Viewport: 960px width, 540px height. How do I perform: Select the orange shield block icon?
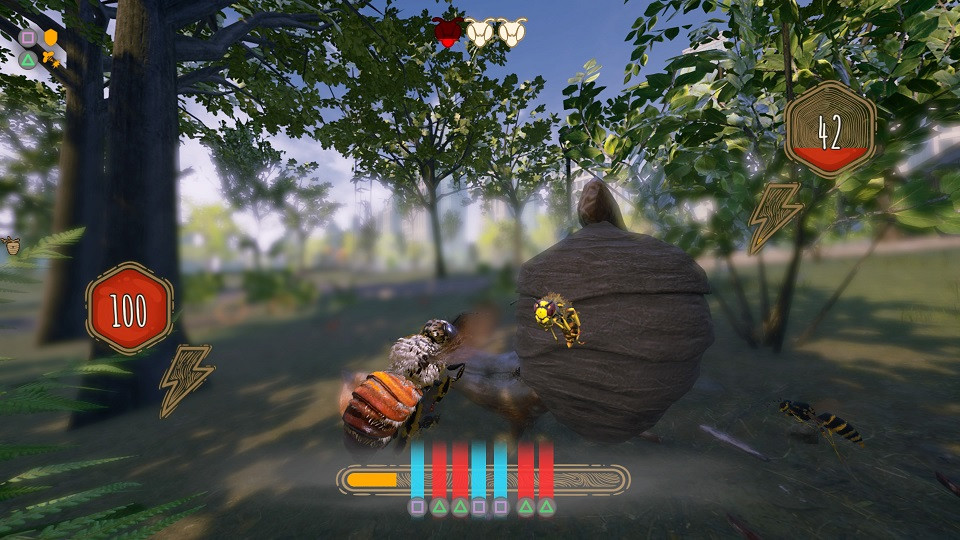point(50,37)
